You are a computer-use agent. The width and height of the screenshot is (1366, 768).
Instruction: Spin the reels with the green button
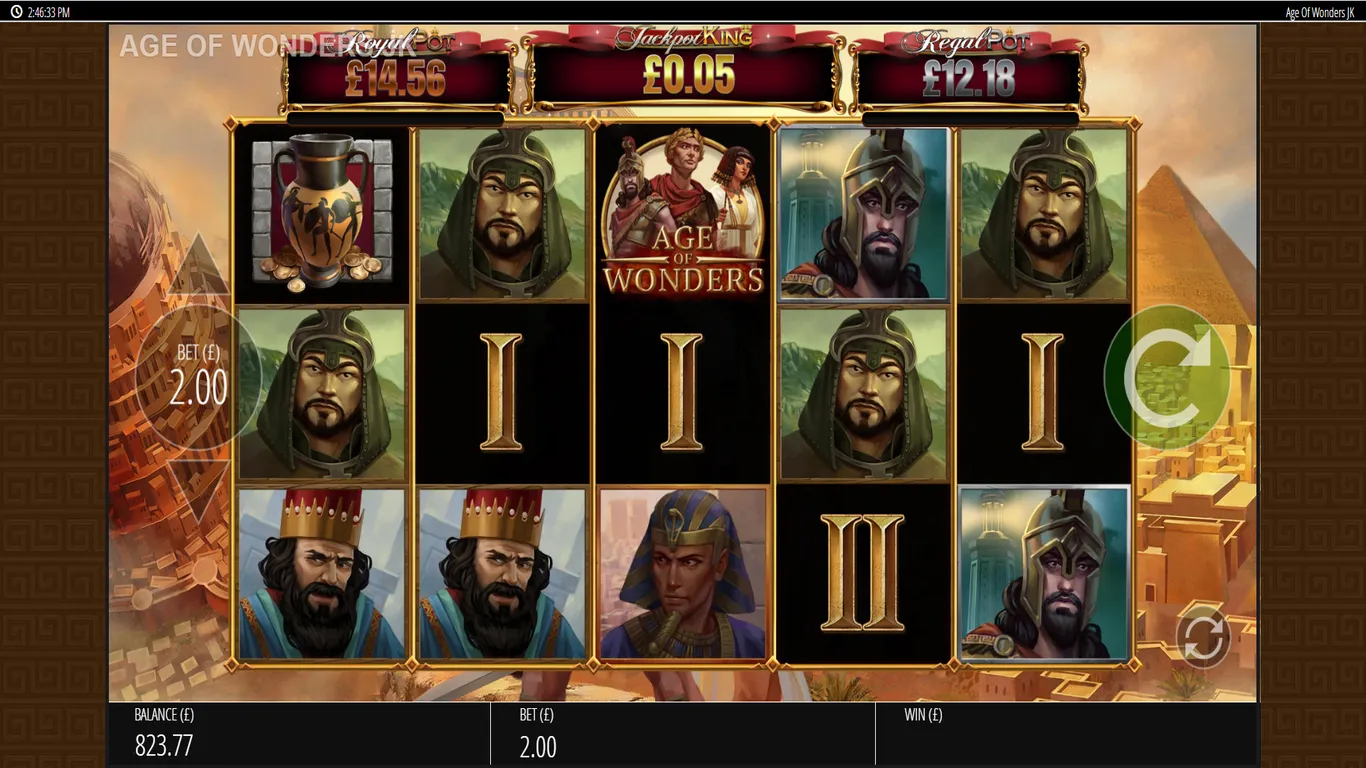coord(1166,375)
